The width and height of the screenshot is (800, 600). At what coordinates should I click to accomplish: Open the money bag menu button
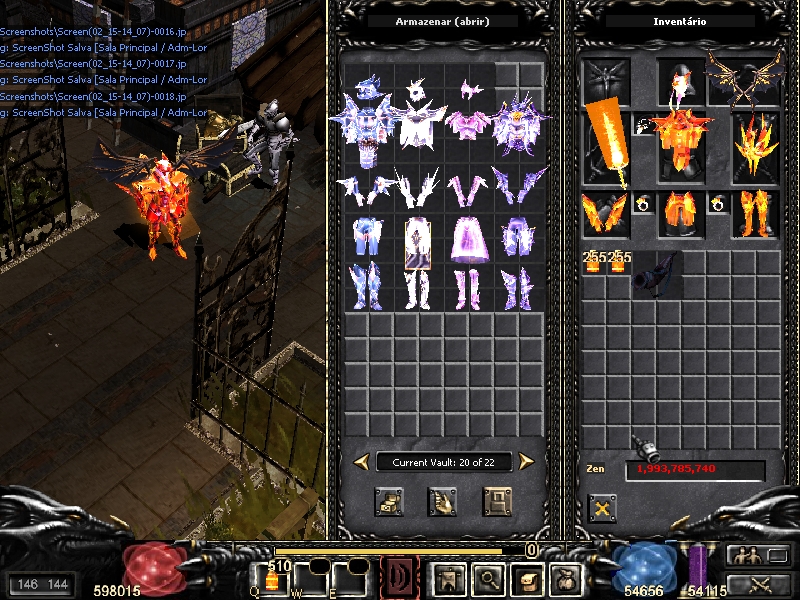pyautogui.click(x=565, y=578)
